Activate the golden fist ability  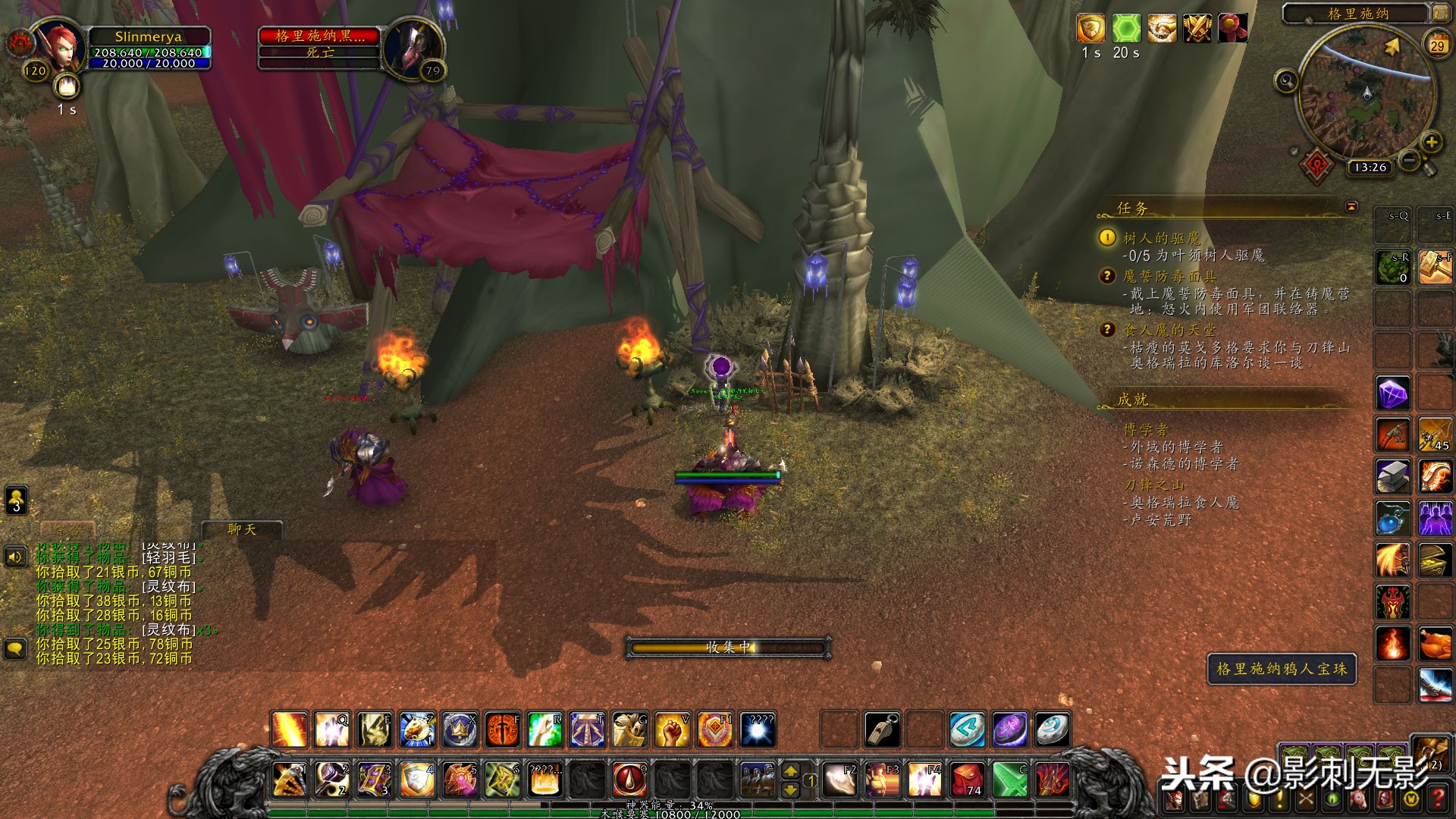tap(672, 730)
